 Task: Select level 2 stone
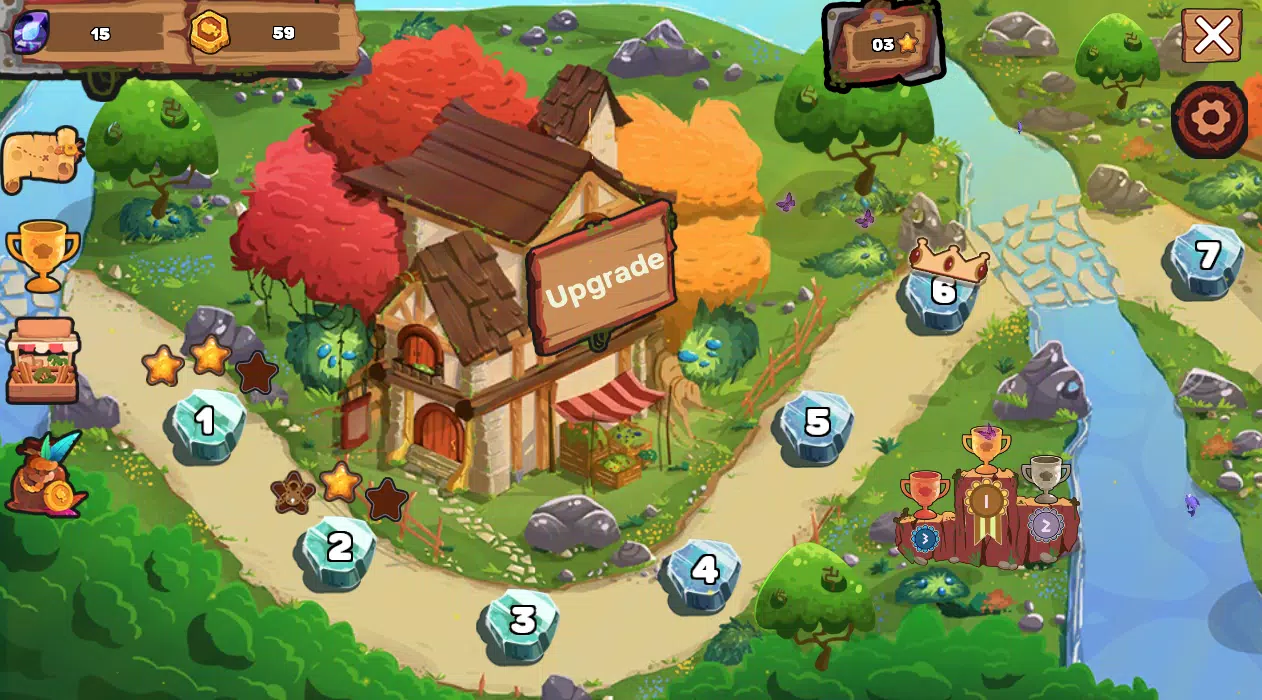[x=339, y=549]
